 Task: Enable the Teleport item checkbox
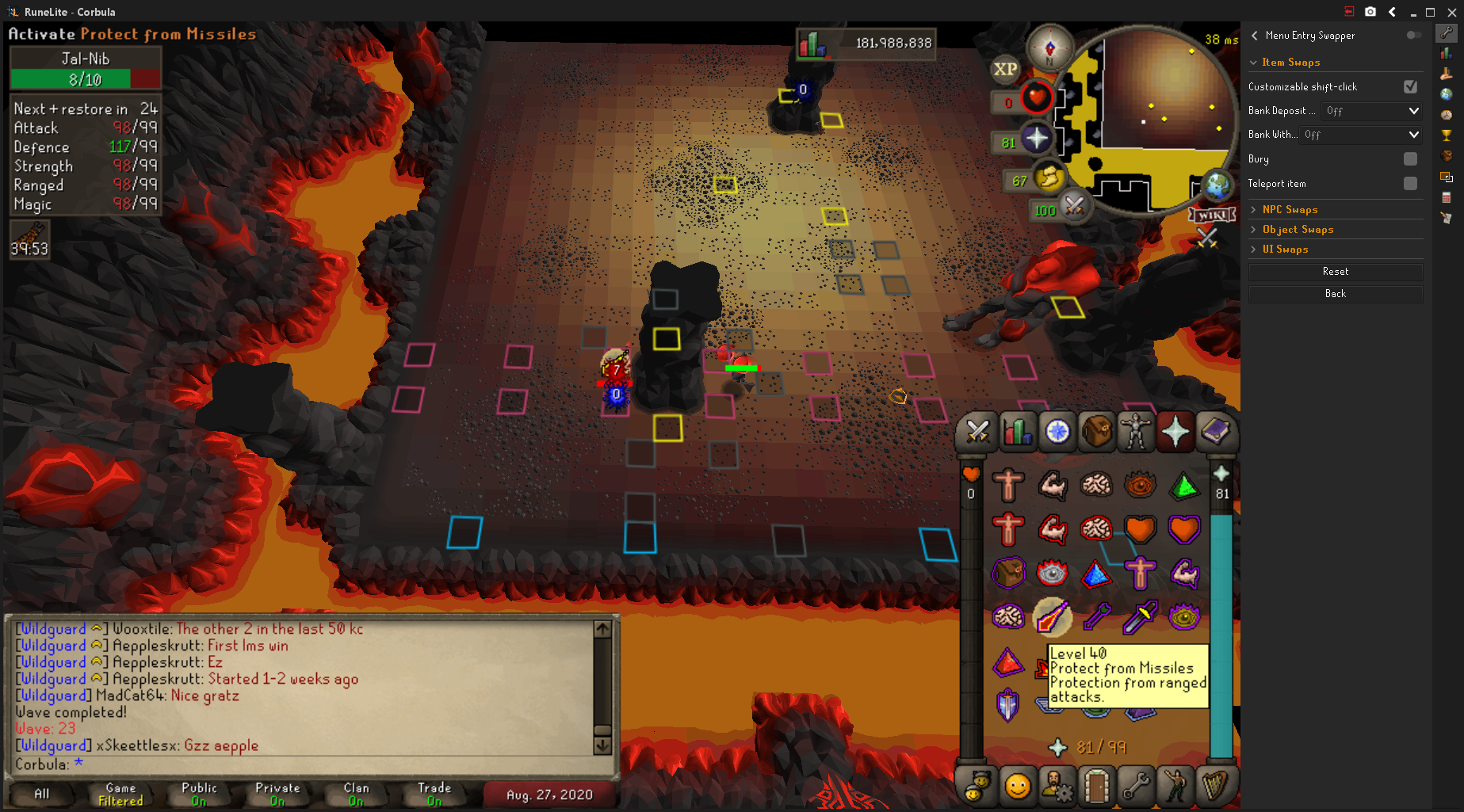point(1410,184)
